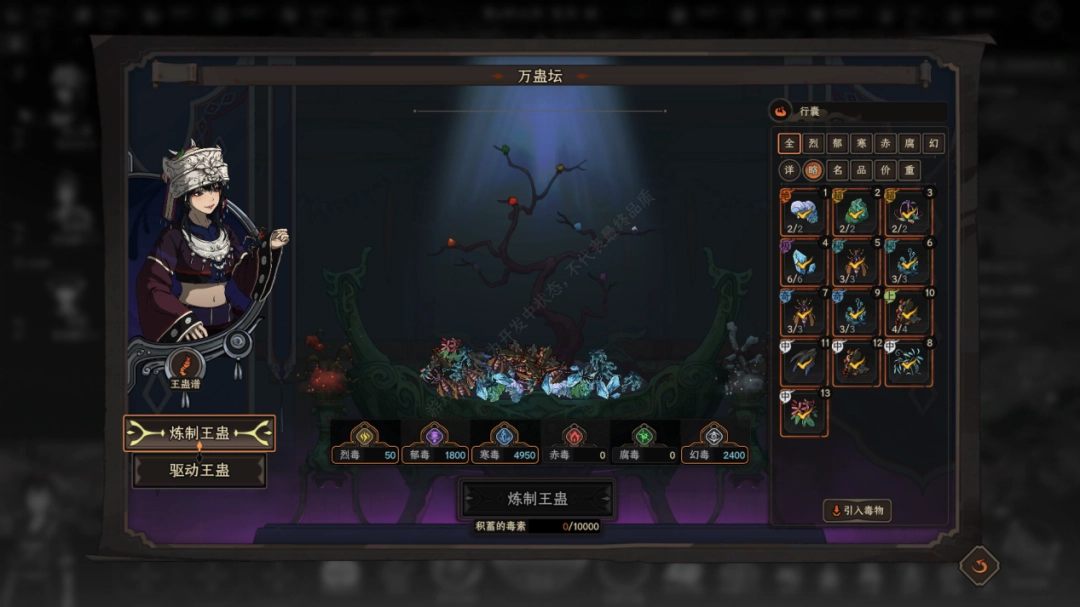Filter inventory by 烈 poison
The width and height of the screenshot is (1080, 607).
coord(814,143)
